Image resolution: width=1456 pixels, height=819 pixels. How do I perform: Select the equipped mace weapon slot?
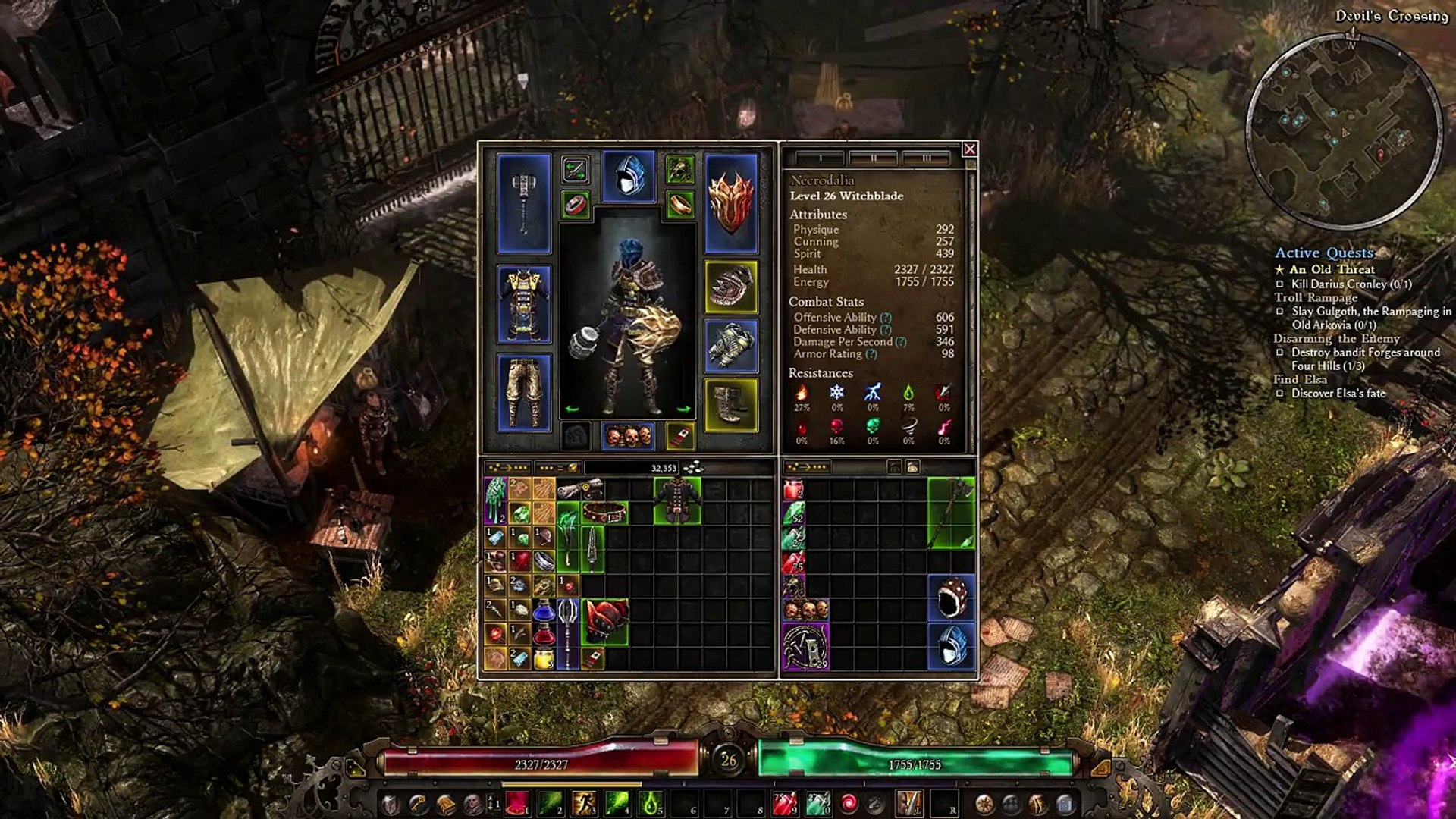pyautogui.click(x=524, y=203)
